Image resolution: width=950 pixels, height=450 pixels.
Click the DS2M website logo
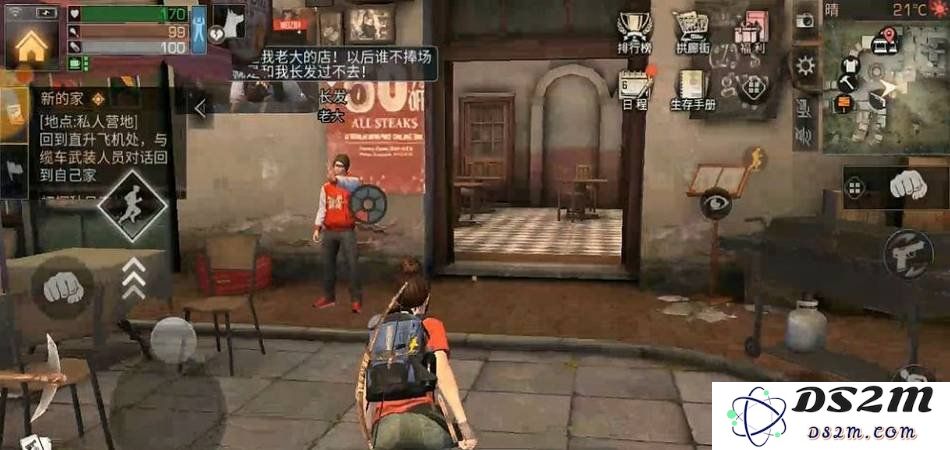click(831, 415)
